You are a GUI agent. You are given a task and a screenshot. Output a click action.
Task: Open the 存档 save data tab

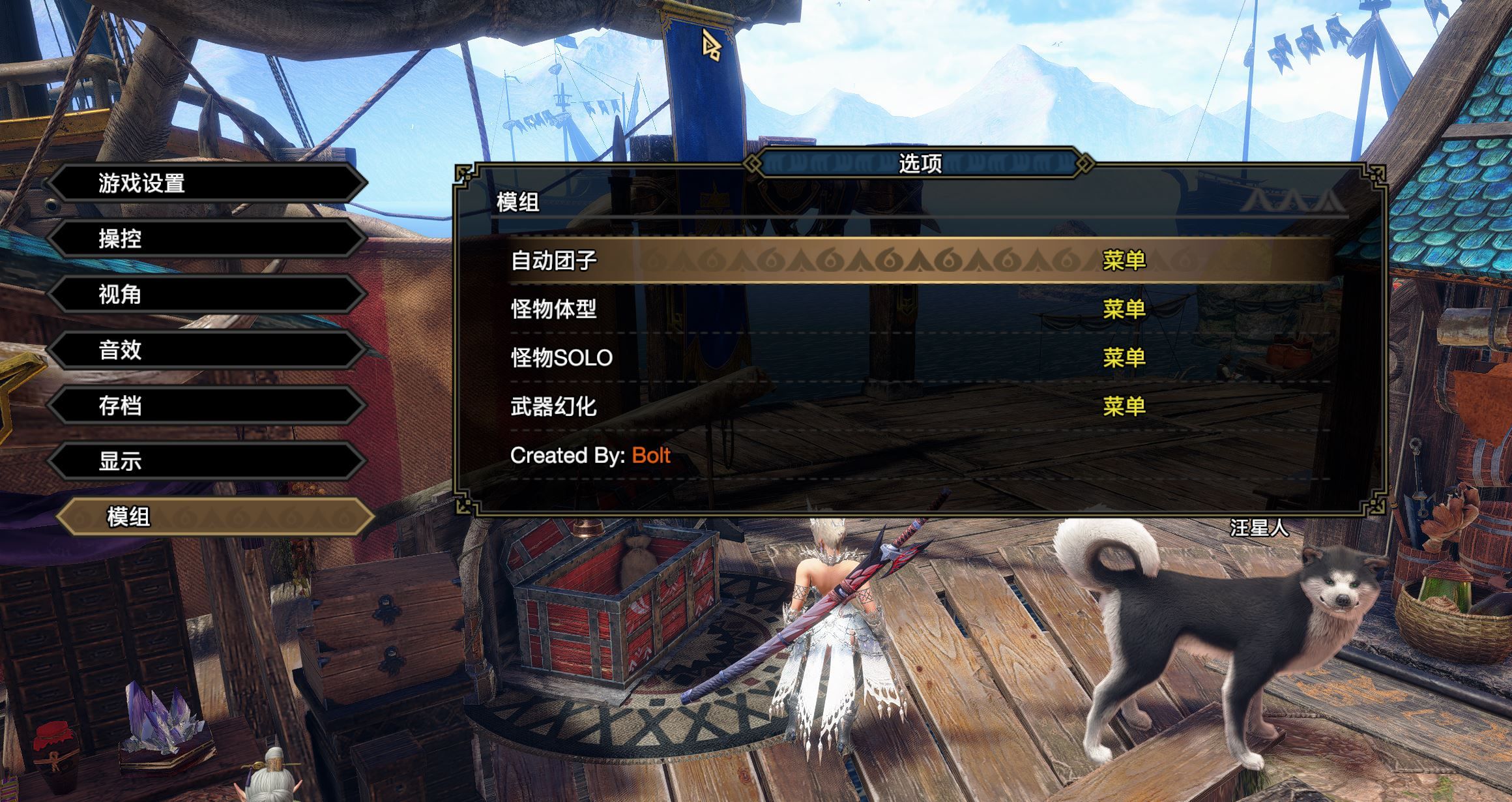coord(209,406)
